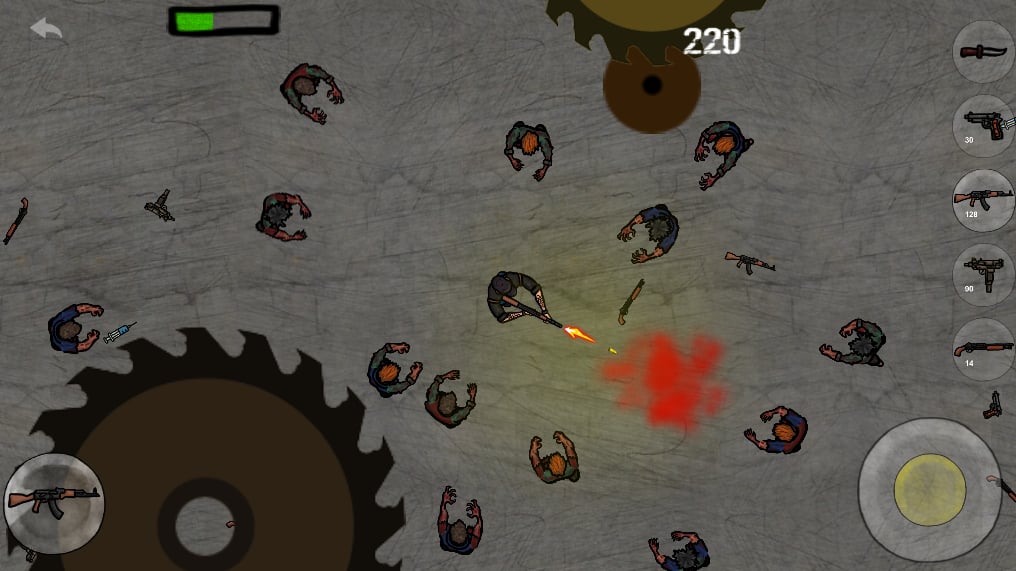Choose the AK-47 rifle slot with 128 ammo

[984, 200]
